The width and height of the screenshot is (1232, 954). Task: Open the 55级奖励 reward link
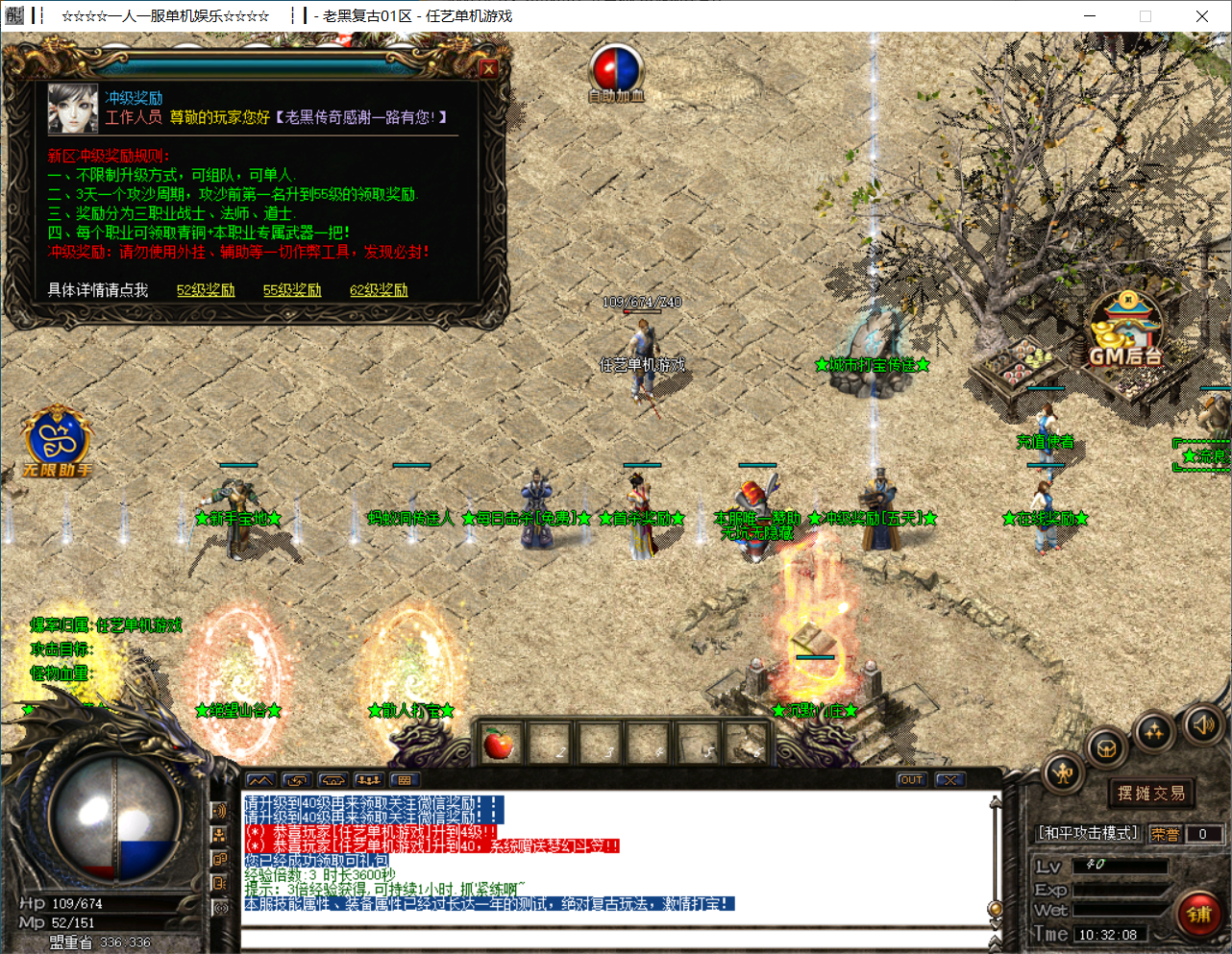(292, 290)
